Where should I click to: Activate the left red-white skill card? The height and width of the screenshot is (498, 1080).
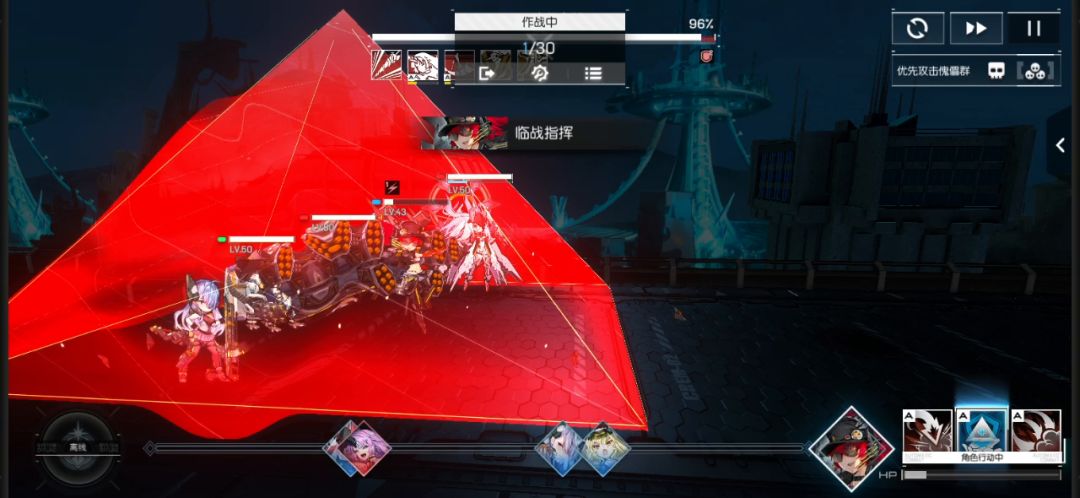click(927, 432)
